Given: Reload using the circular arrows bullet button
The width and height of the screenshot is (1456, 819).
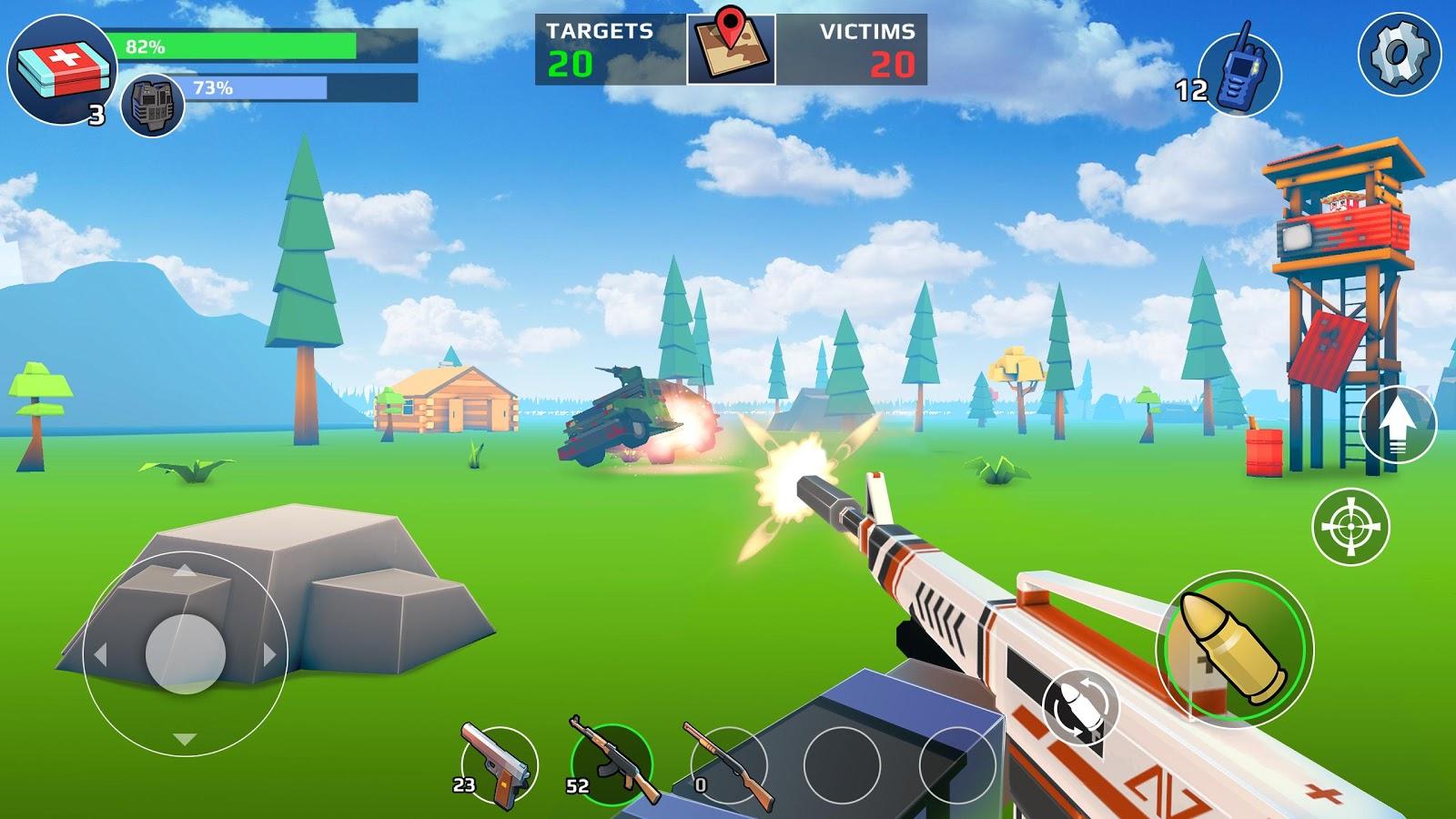Looking at the screenshot, I should point(1079,706).
